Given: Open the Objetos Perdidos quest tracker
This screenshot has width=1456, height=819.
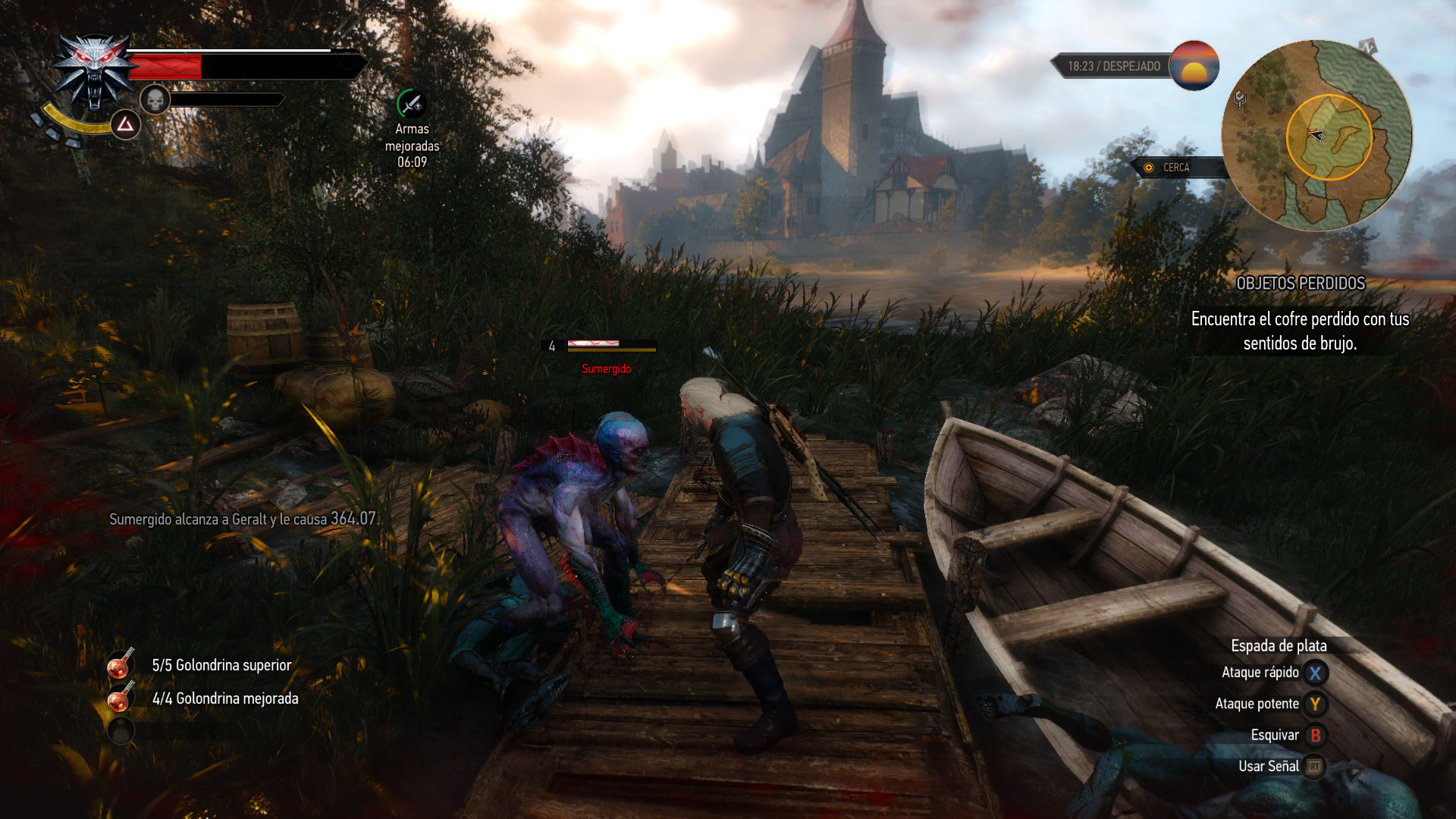Looking at the screenshot, I should coord(1300,284).
